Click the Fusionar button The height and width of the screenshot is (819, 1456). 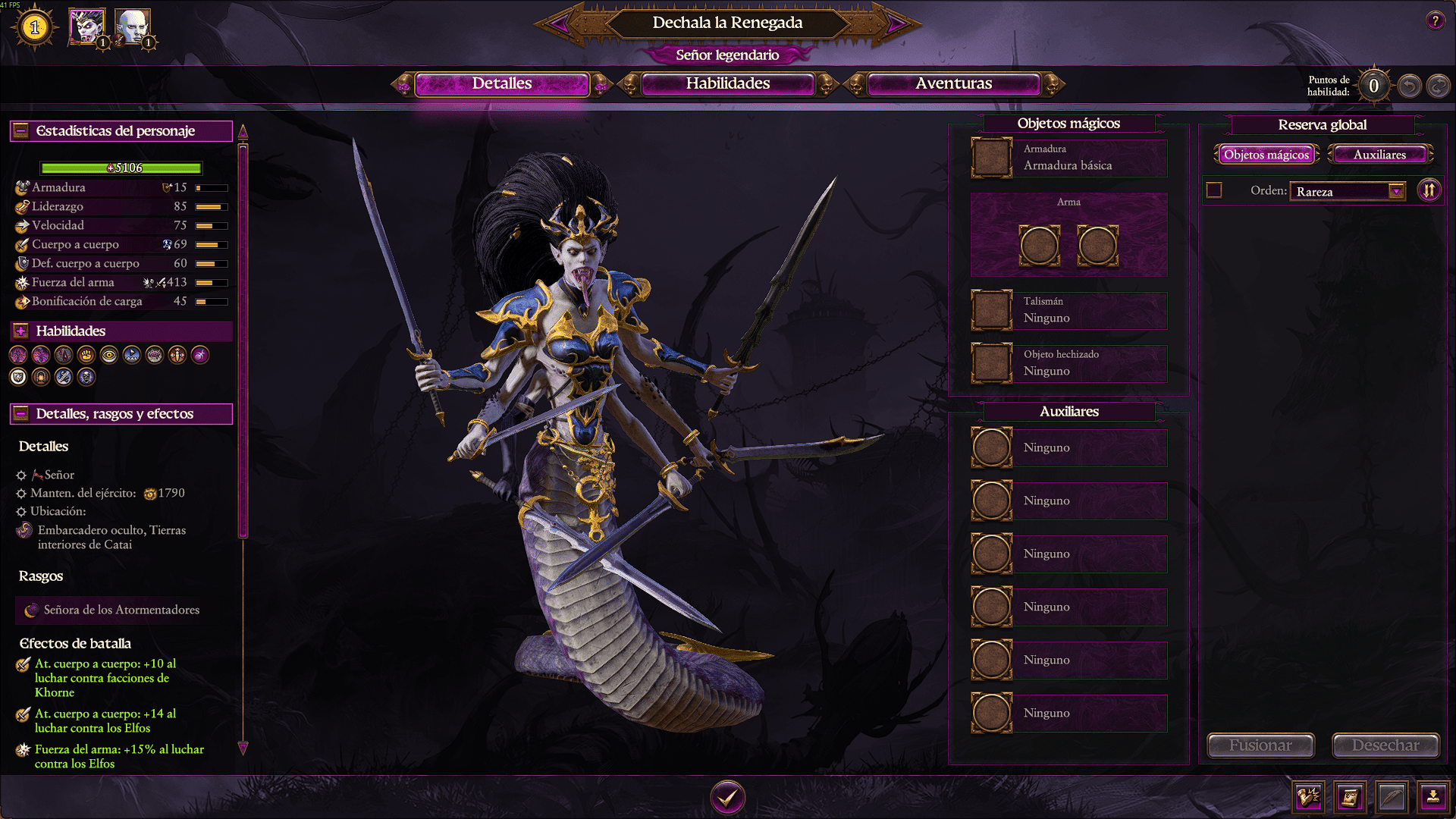pyautogui.click(x=1260, y=745)
